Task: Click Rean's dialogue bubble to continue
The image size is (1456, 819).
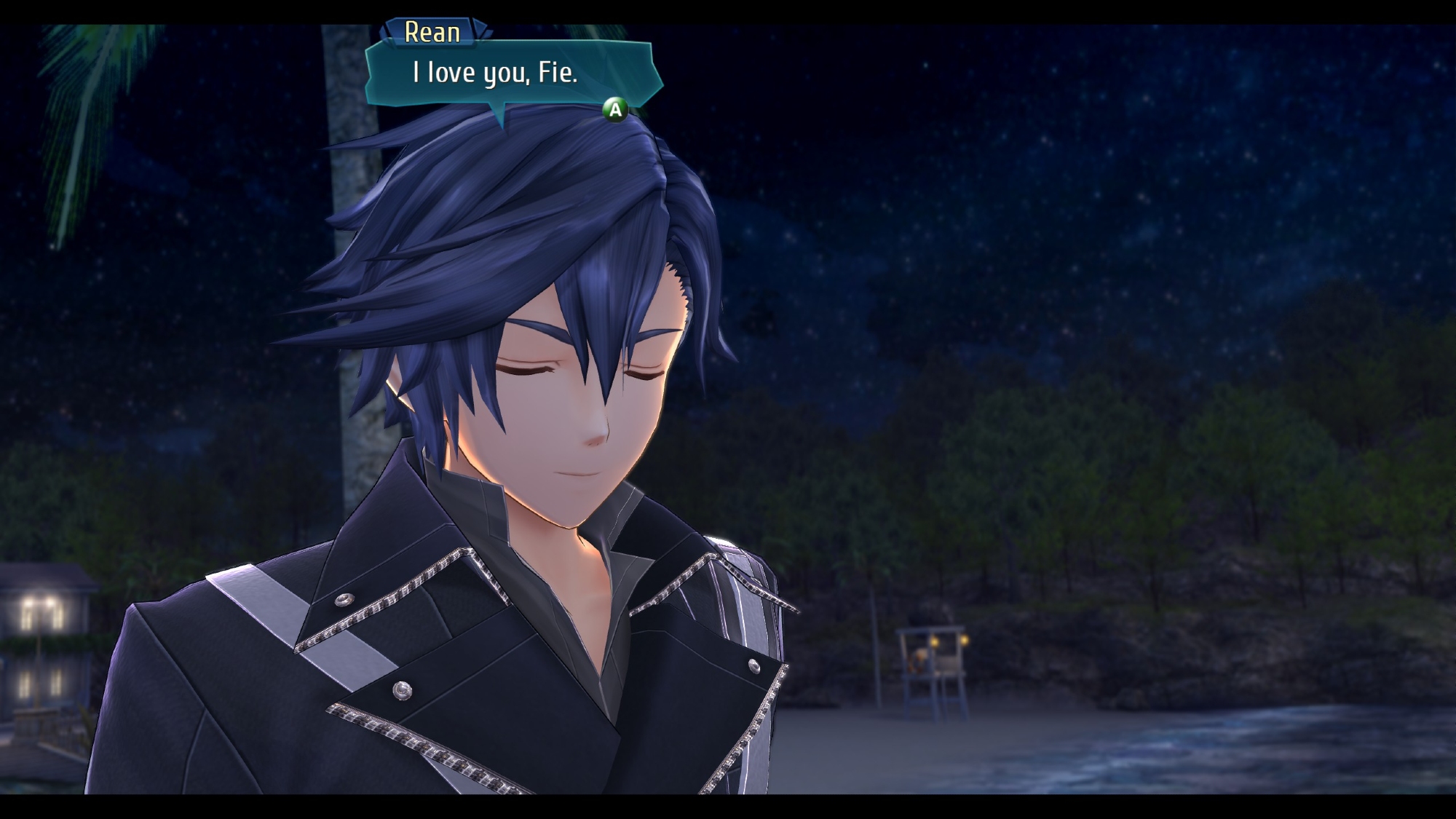Action: click(512, 74)
